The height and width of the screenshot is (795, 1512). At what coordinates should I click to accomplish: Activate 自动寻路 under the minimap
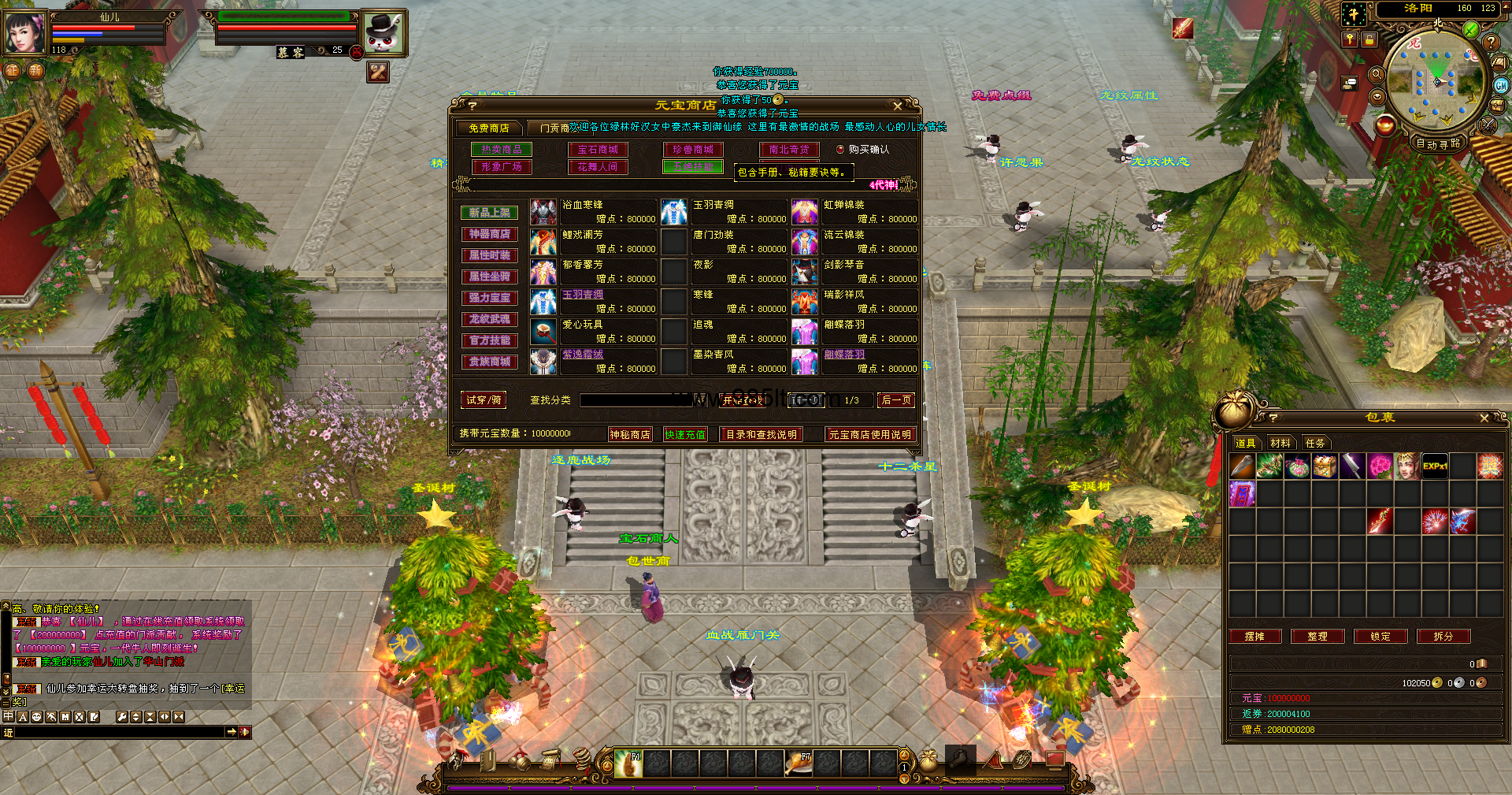tap(1438, 143)
